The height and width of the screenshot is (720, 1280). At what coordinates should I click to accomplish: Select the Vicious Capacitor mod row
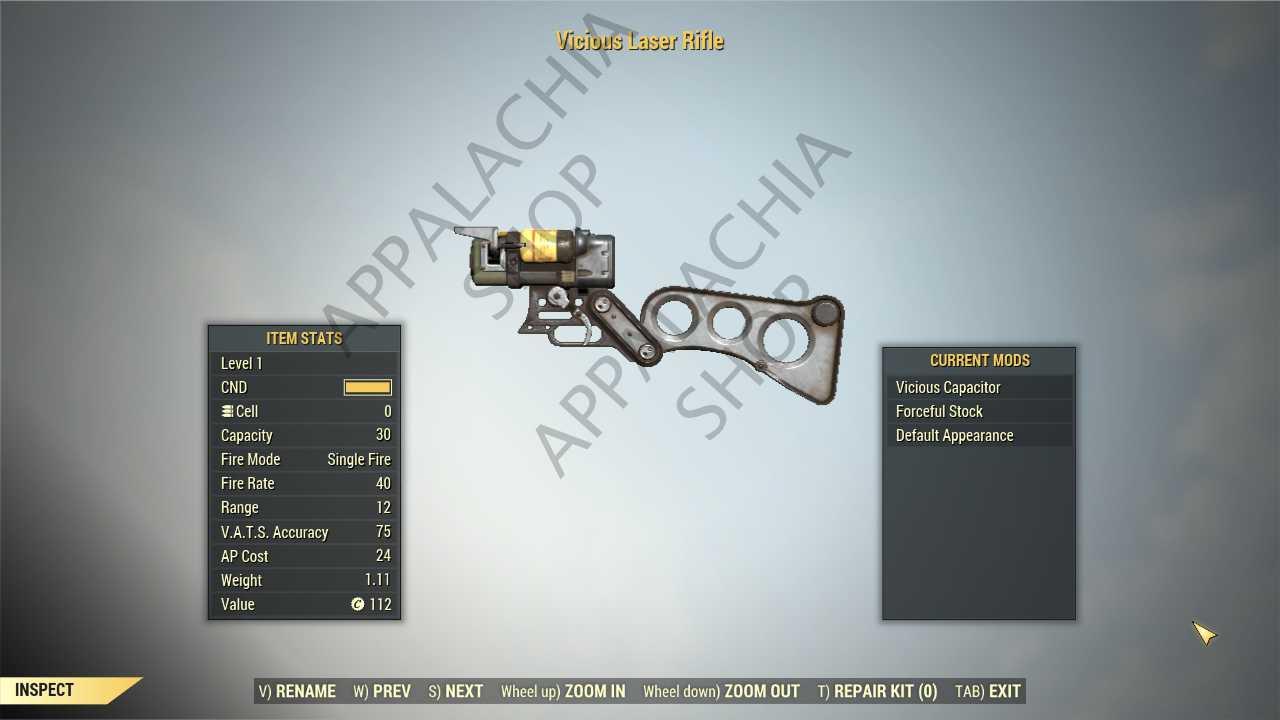(978, 387)
